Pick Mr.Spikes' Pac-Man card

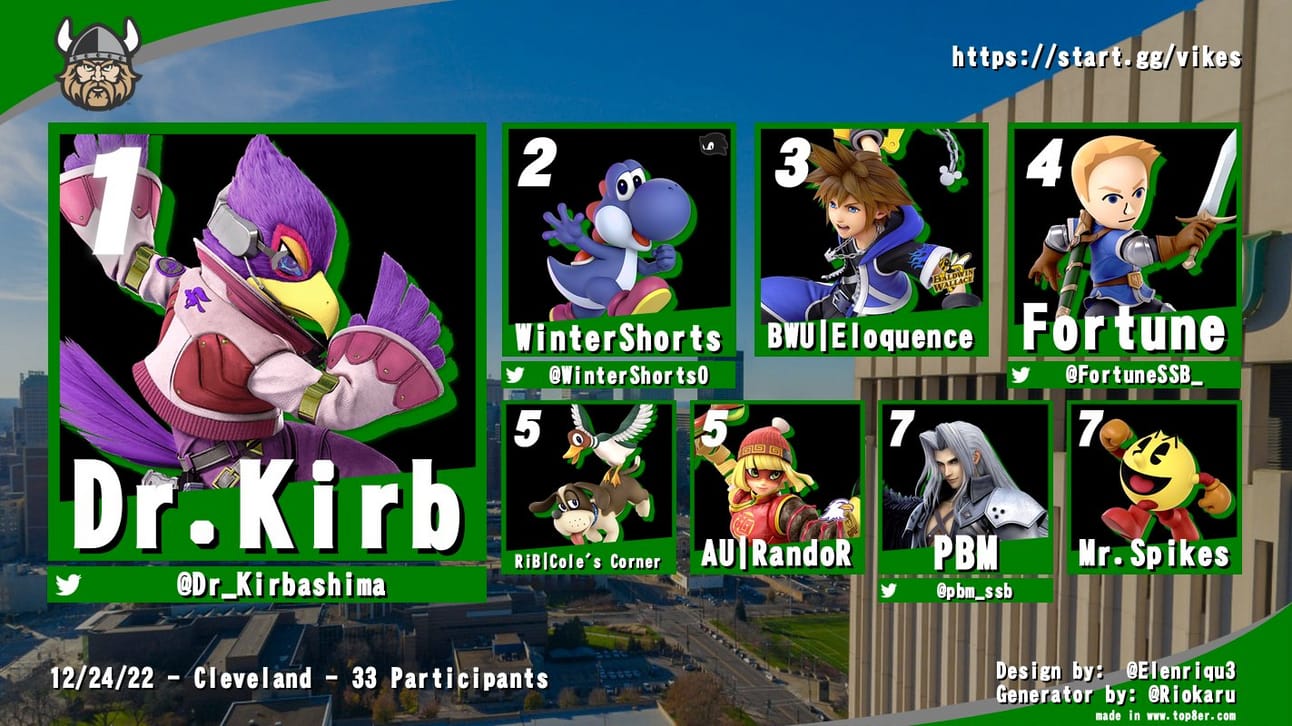coord(1153,485)
